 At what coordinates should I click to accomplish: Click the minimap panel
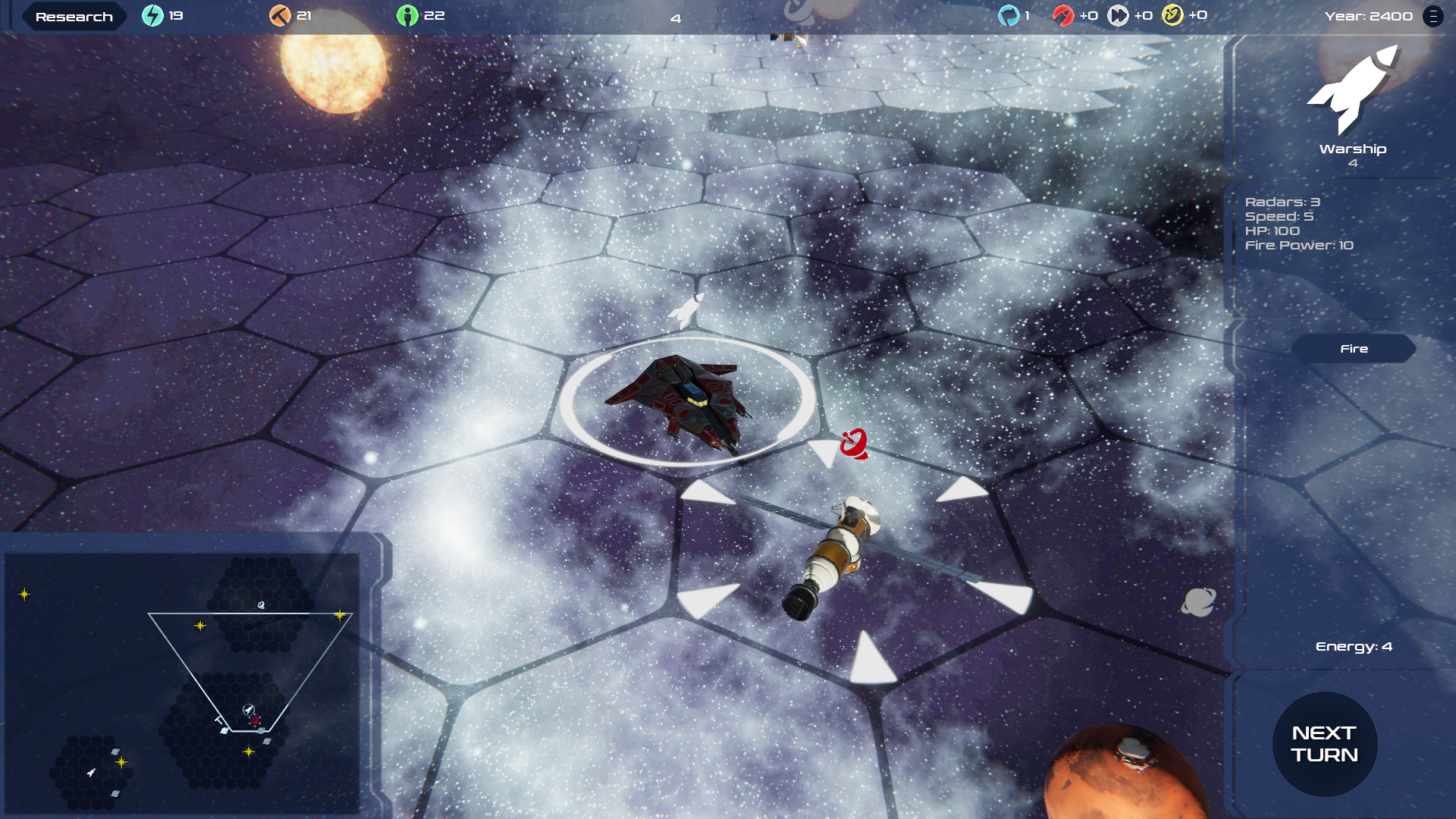coord(182,682)
